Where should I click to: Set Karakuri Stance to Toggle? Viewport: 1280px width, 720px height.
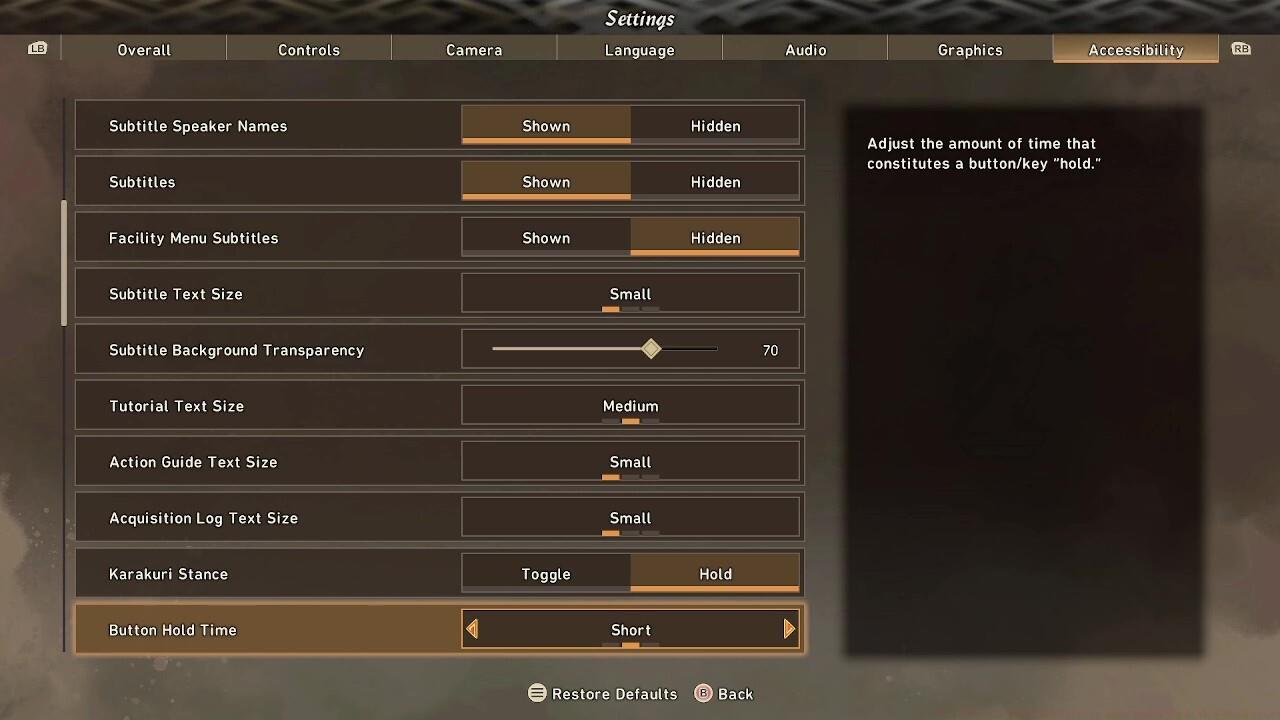[x=546, y=574]
